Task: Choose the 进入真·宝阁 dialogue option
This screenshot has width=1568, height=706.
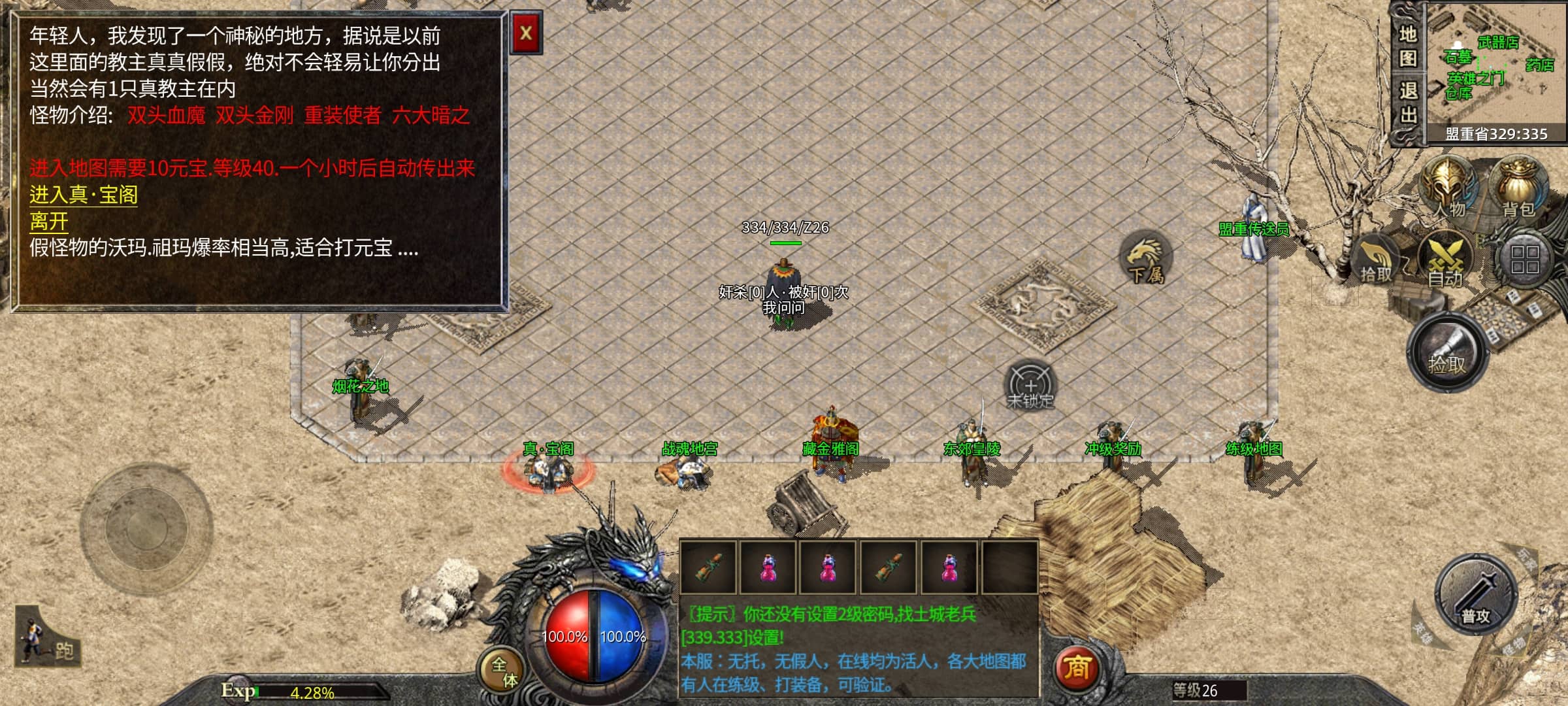Action: tap(84, 195)
